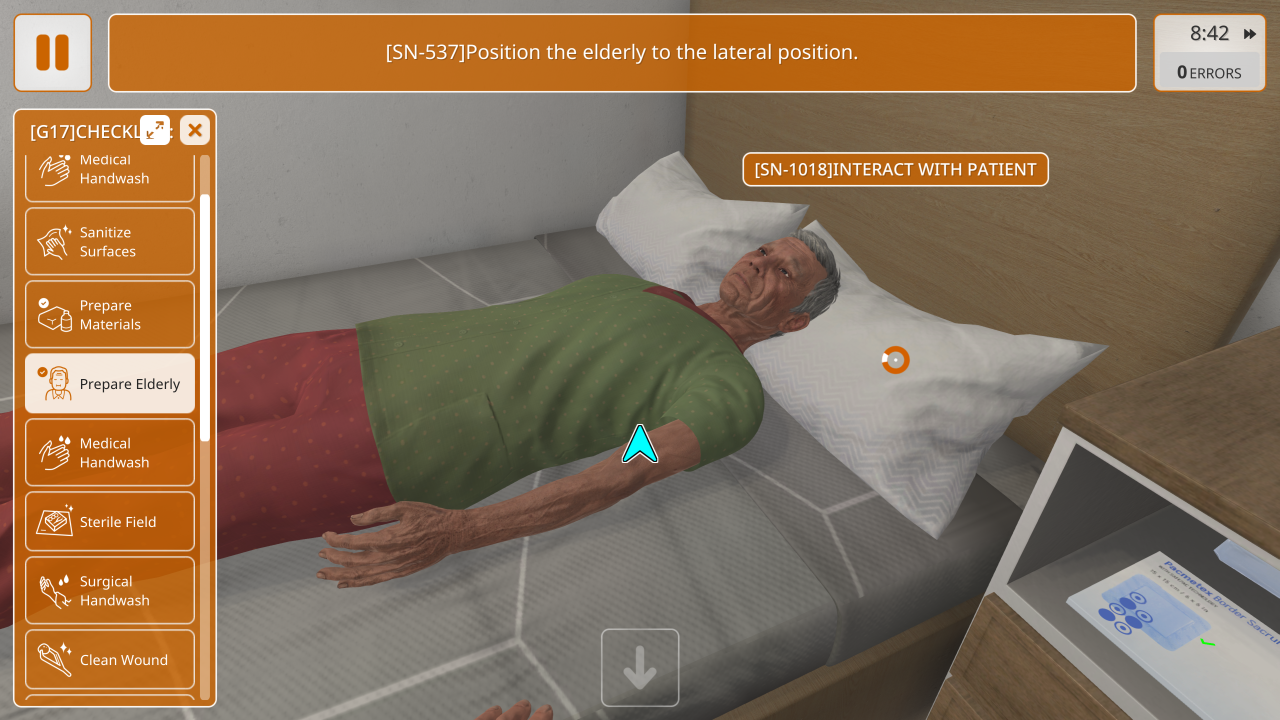Close the checklist panel
The image size is (1280, 720).
195,130
